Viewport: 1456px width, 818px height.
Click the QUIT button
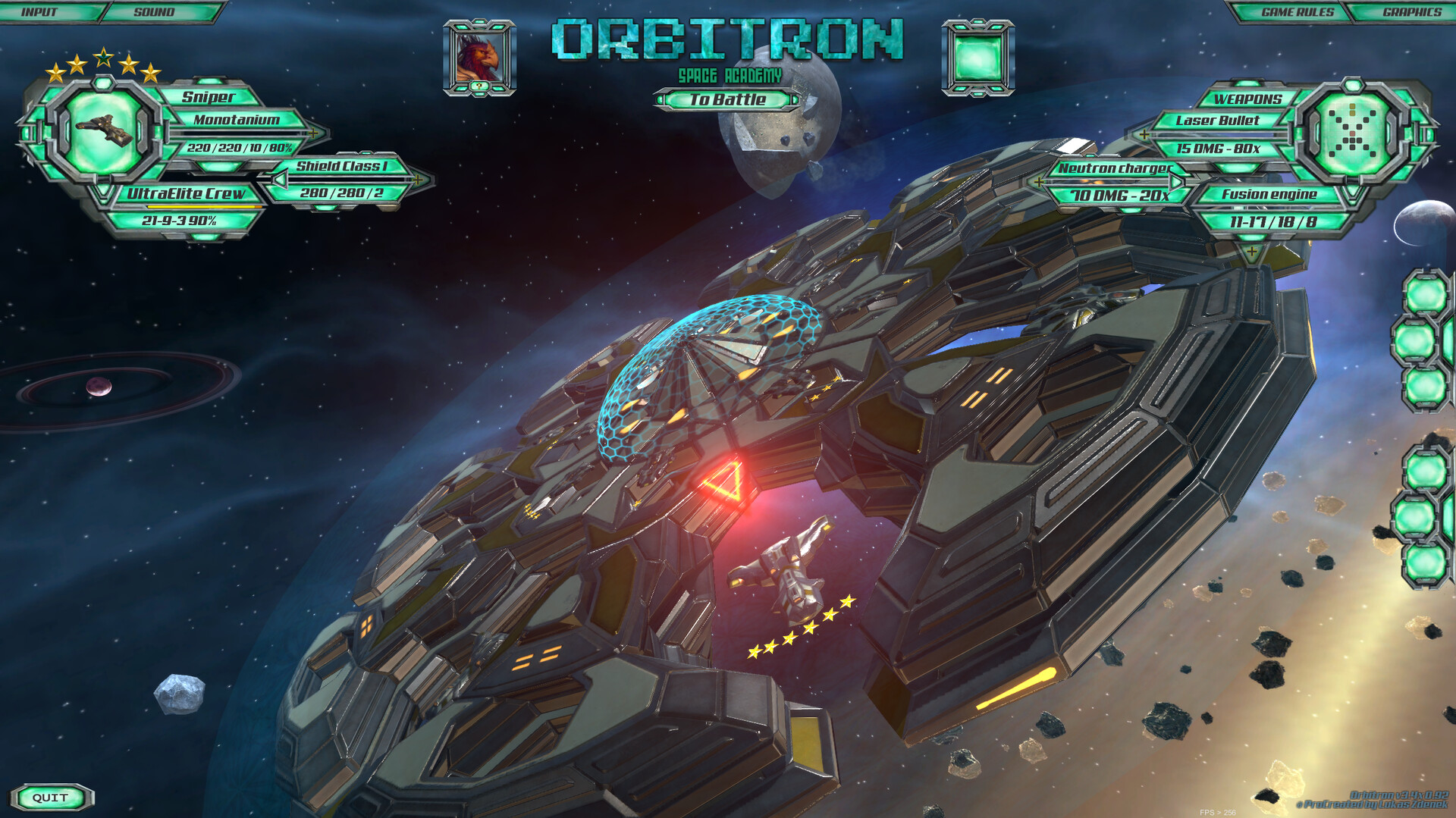[52, 797]
